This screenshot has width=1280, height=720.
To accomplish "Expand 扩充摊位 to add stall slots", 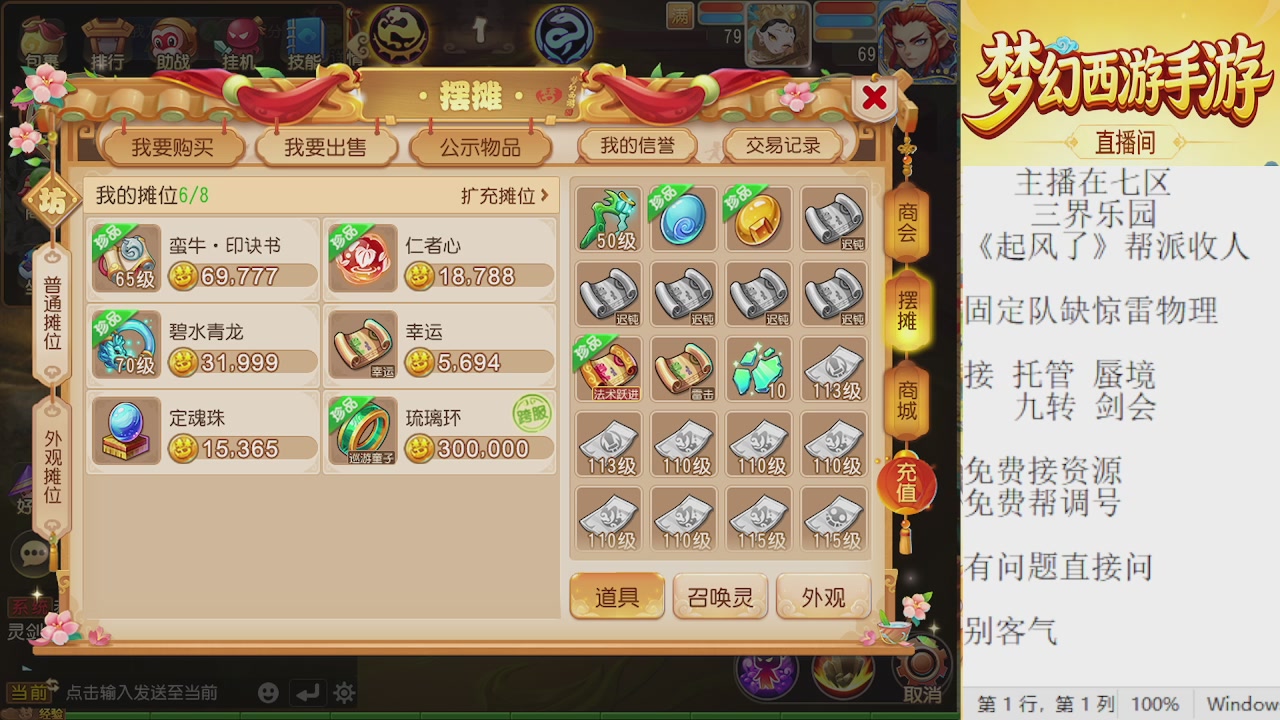I will click(500, 197).
